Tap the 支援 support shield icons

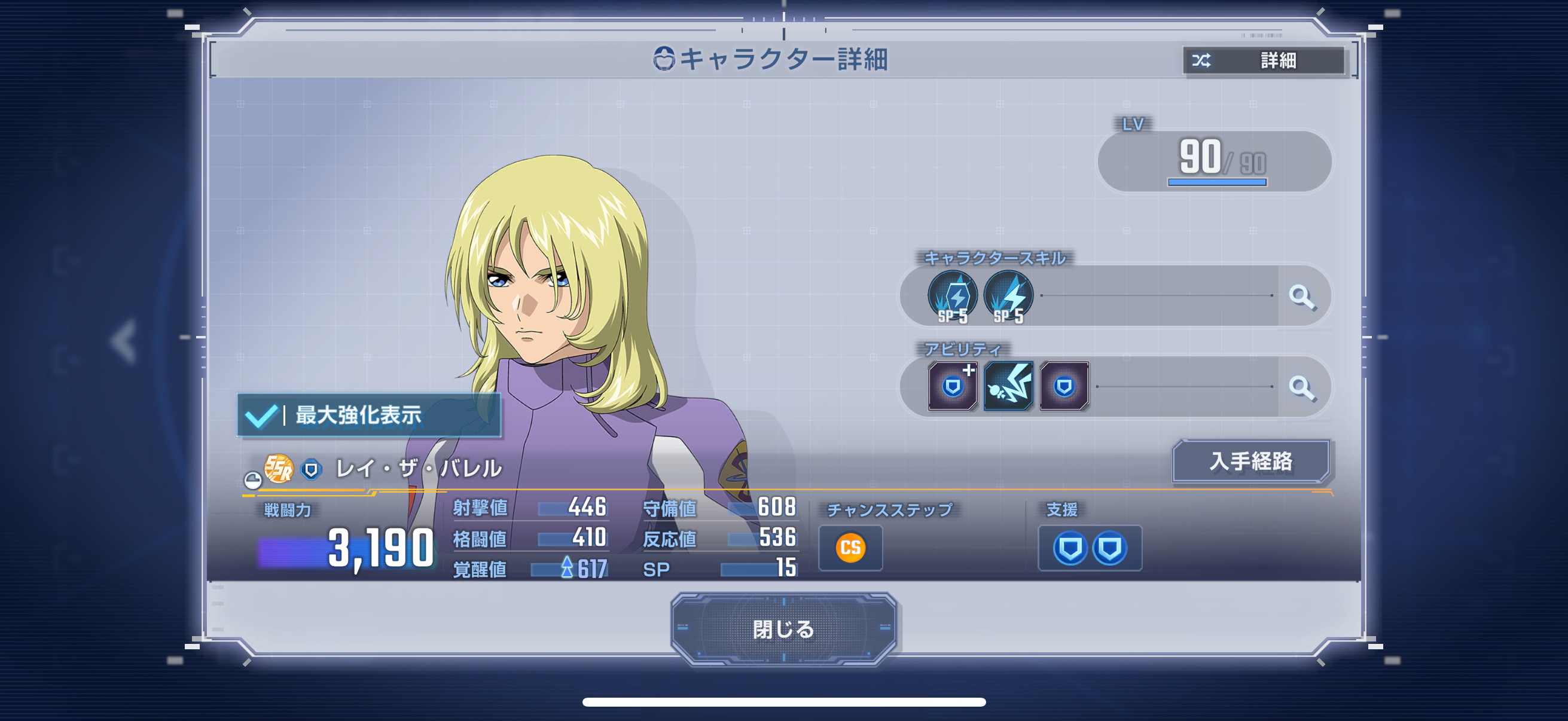tap(1090, 548)
